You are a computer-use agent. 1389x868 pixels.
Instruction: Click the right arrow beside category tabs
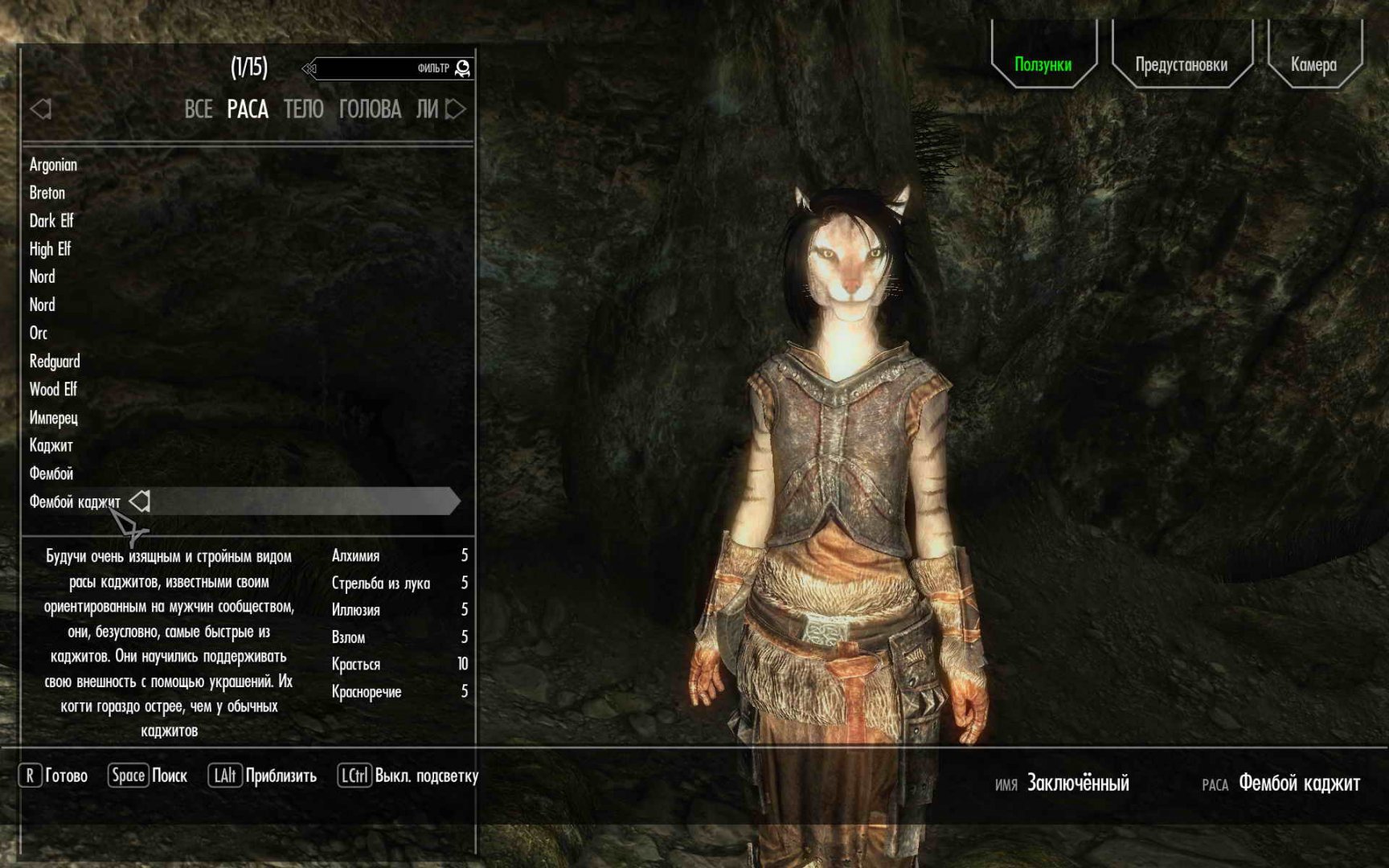pyautogui.click(x=456, y=109)
